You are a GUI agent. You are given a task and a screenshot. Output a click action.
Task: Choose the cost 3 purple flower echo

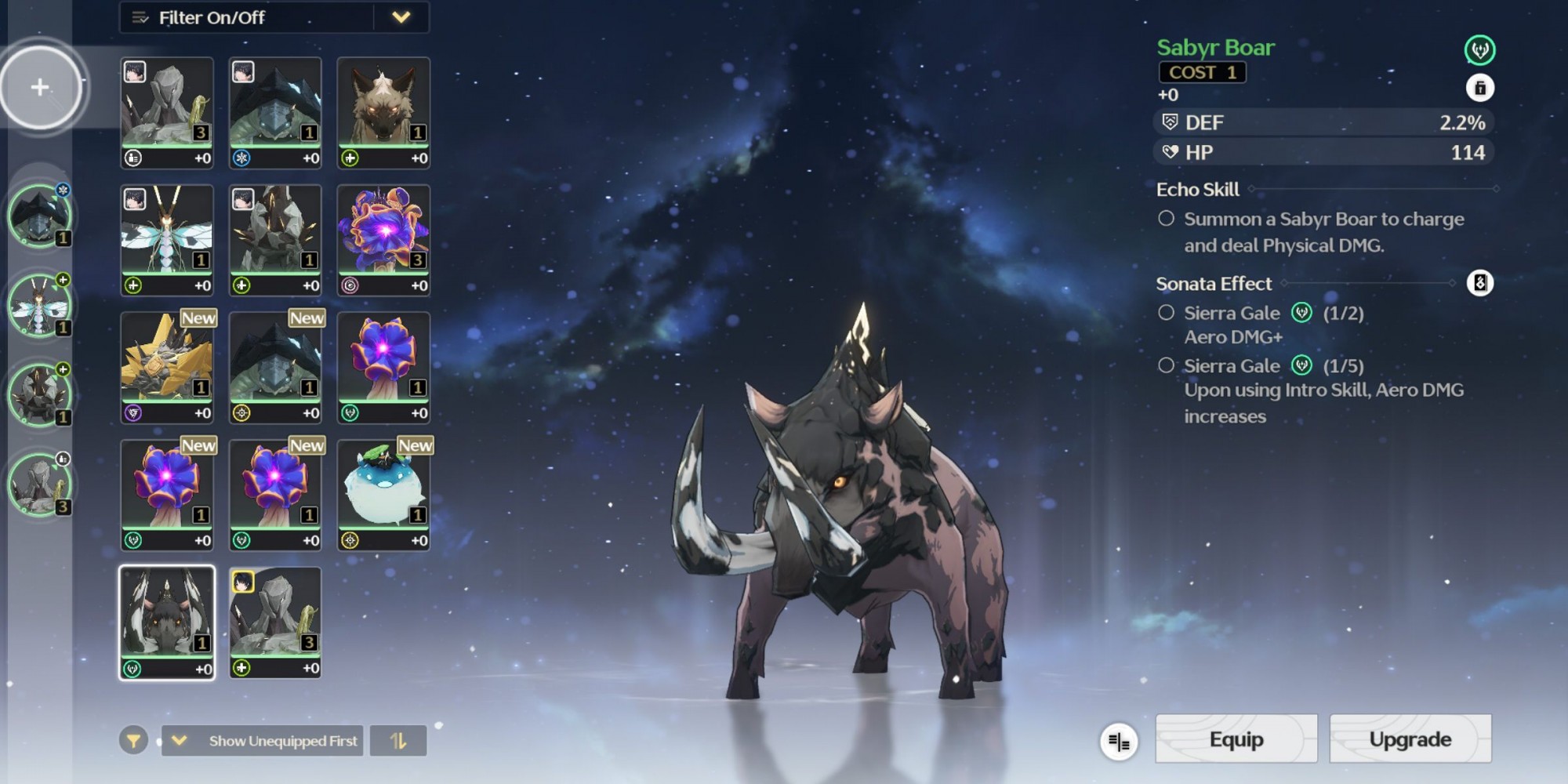click(x=383, y=240)
